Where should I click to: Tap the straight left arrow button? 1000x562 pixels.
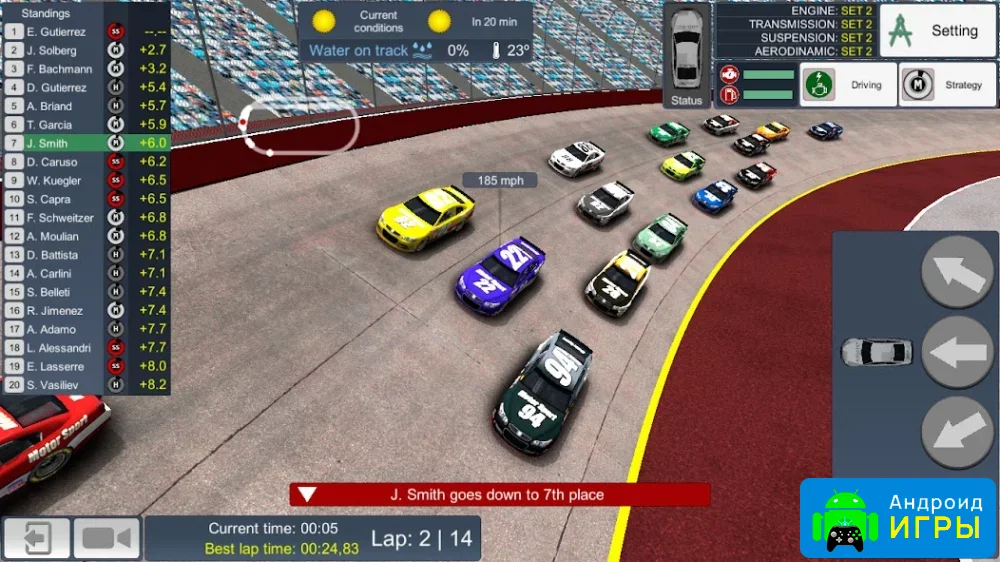click(x=956, y=352)
